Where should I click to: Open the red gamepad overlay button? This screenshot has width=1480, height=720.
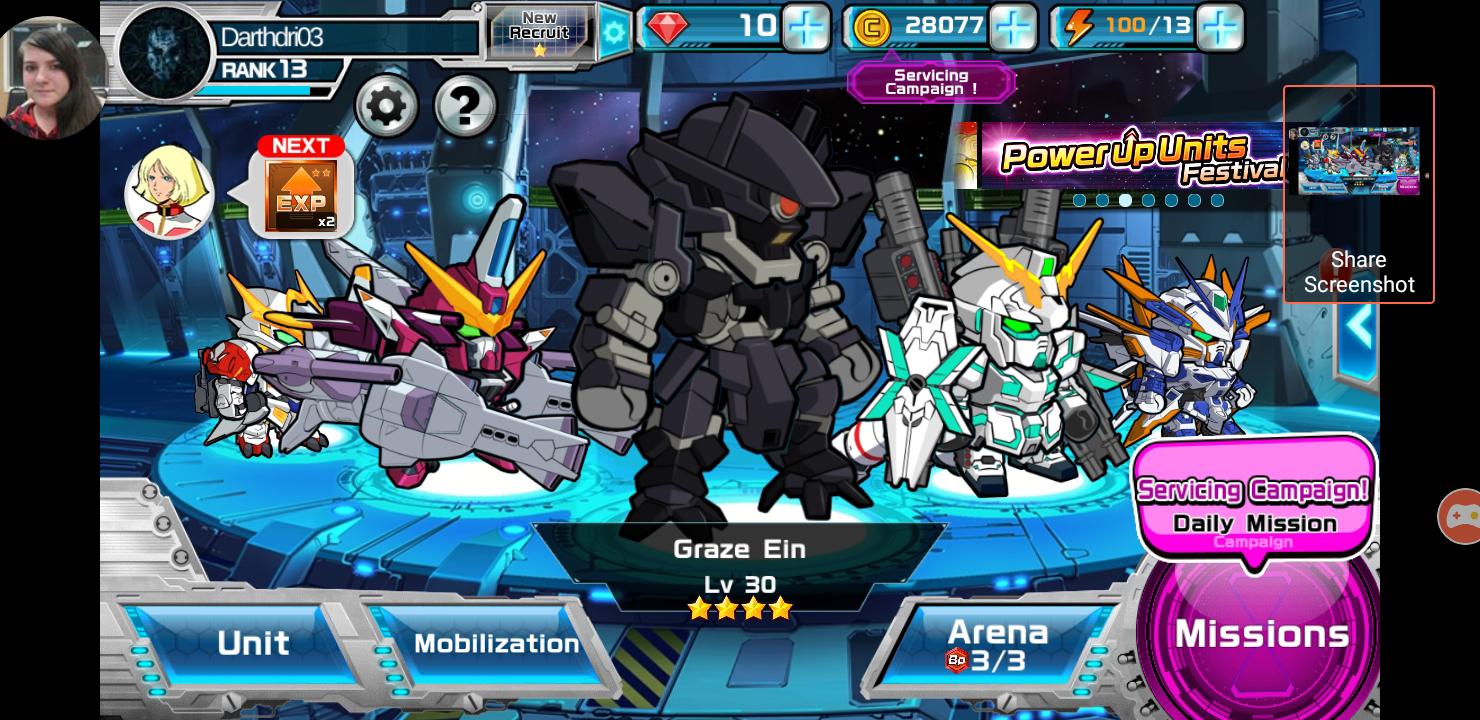tap(1460, 516)
